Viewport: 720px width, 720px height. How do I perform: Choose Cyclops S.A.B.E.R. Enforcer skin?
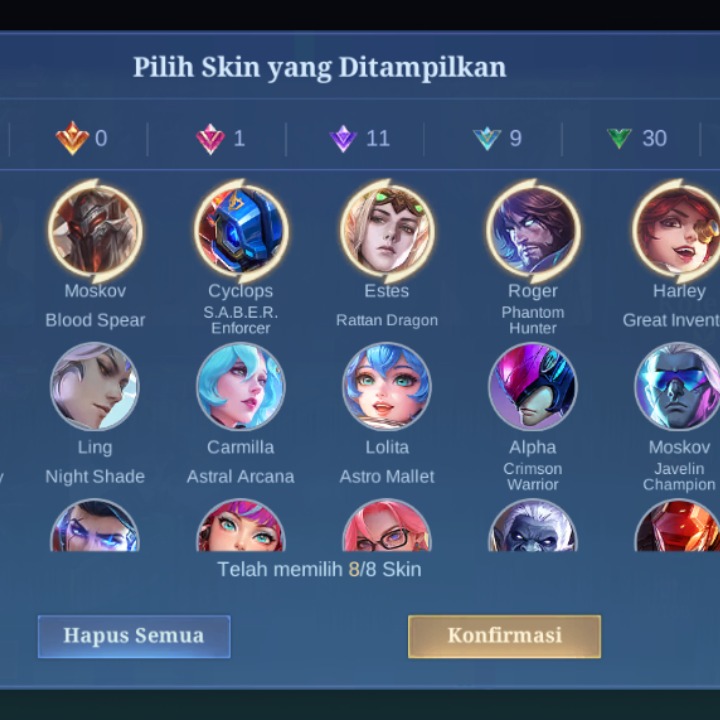point(241,232)
